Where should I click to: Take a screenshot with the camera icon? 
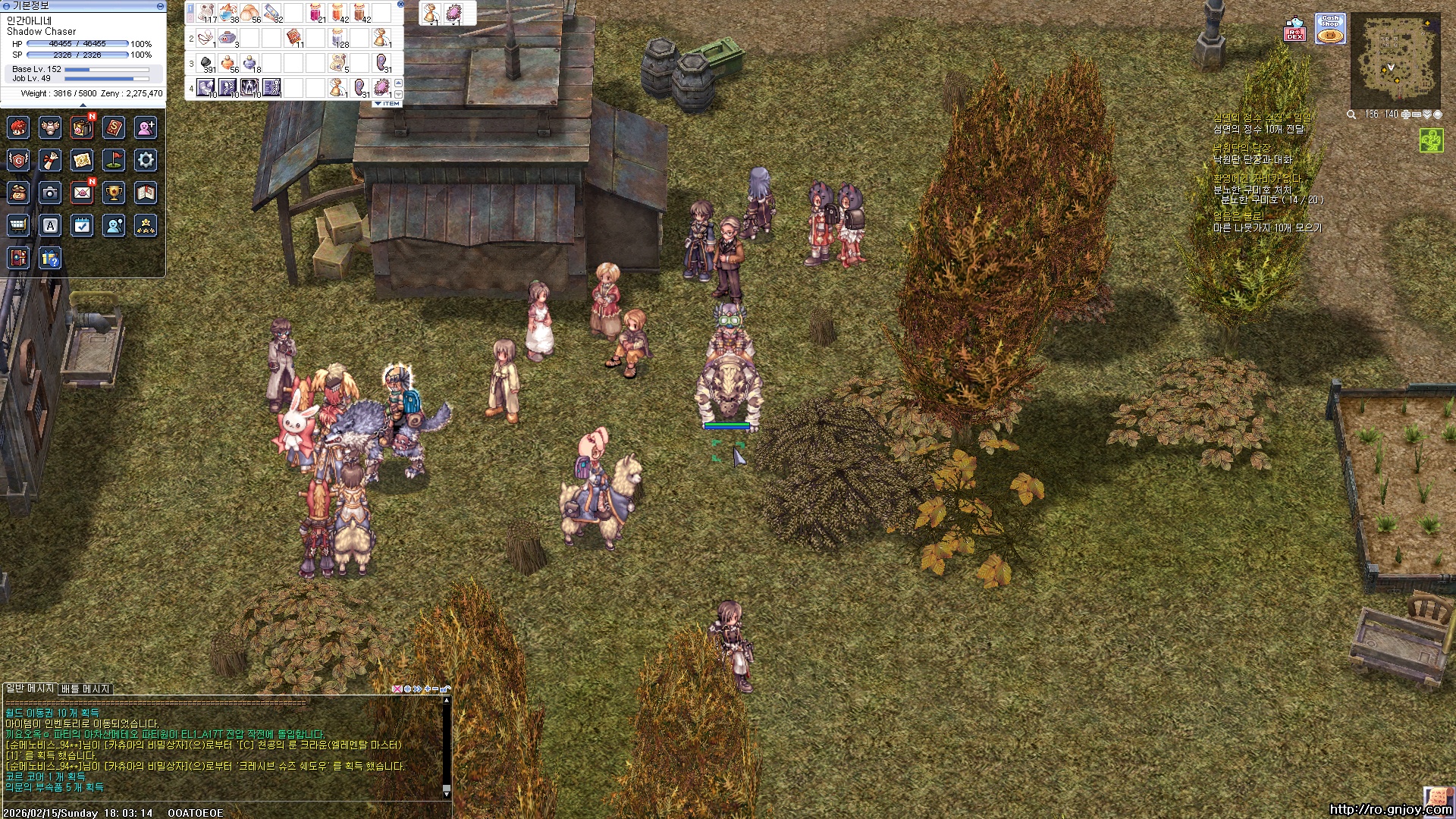(x=50, y=193)
